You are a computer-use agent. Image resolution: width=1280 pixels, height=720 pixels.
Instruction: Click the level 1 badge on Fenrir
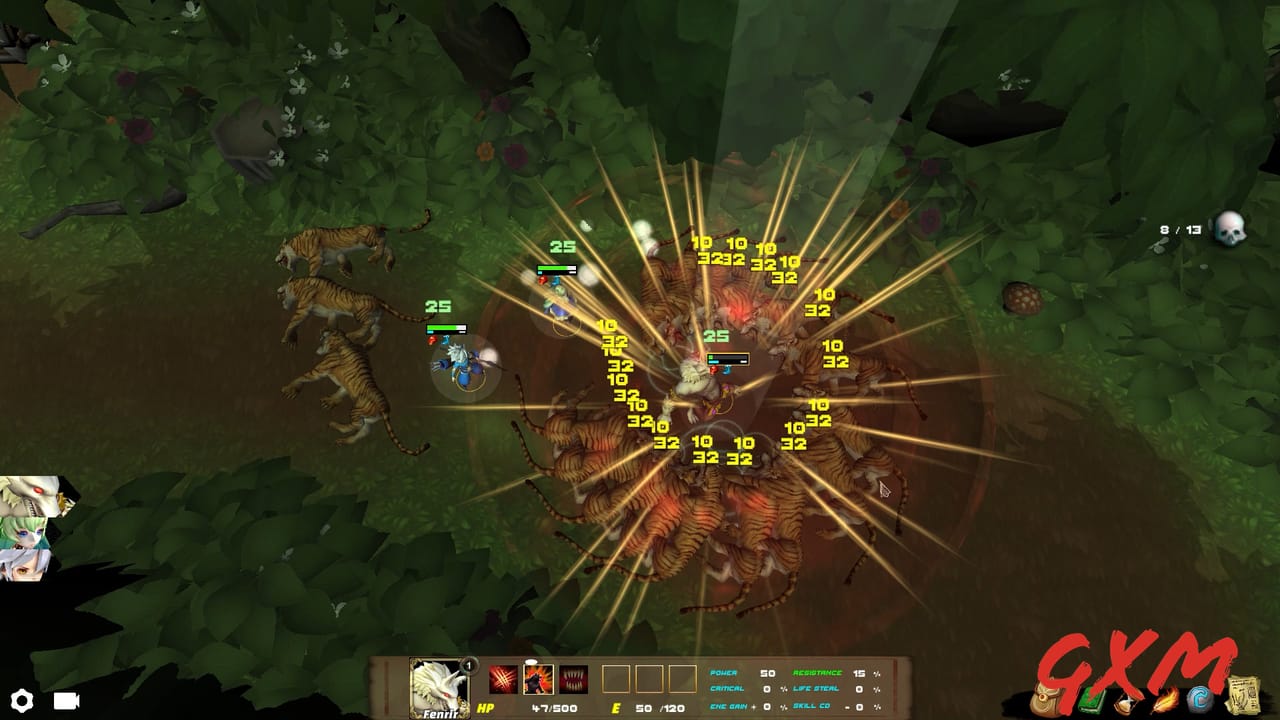point(468,666)
